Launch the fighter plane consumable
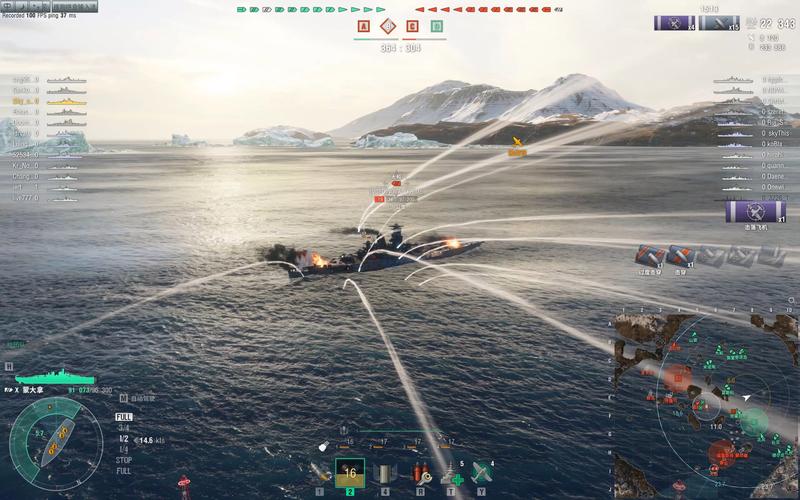 tap(483, 472)
